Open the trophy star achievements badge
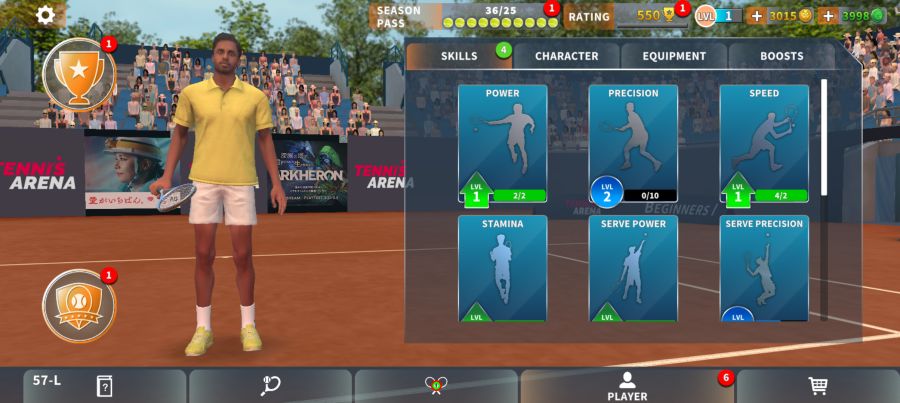Viewport: 900px width, 403px height. [x=78, y=73]
